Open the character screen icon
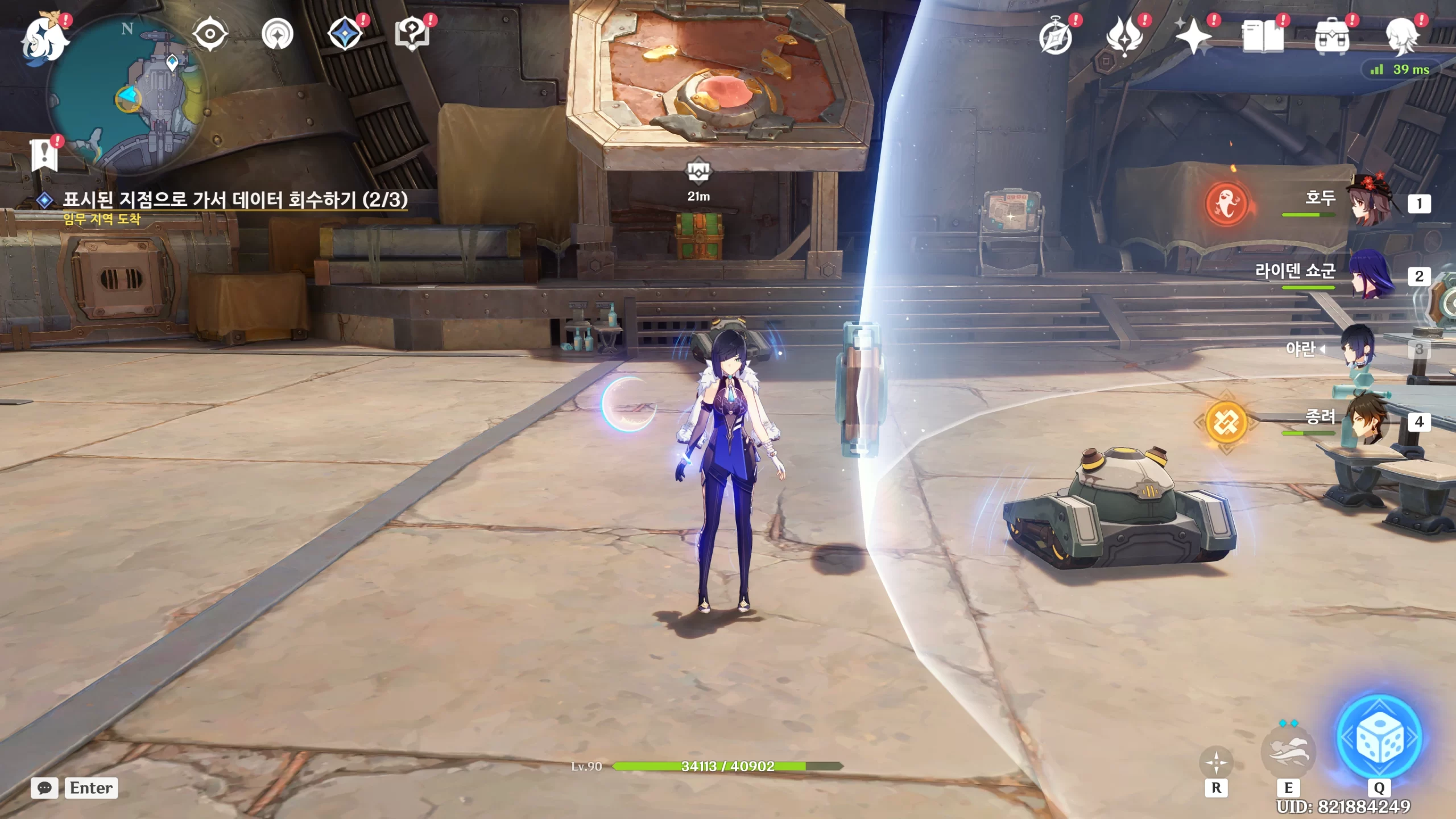This screenshot has width=1456, height=819. pyautogui.click(x=1401, y=36)
